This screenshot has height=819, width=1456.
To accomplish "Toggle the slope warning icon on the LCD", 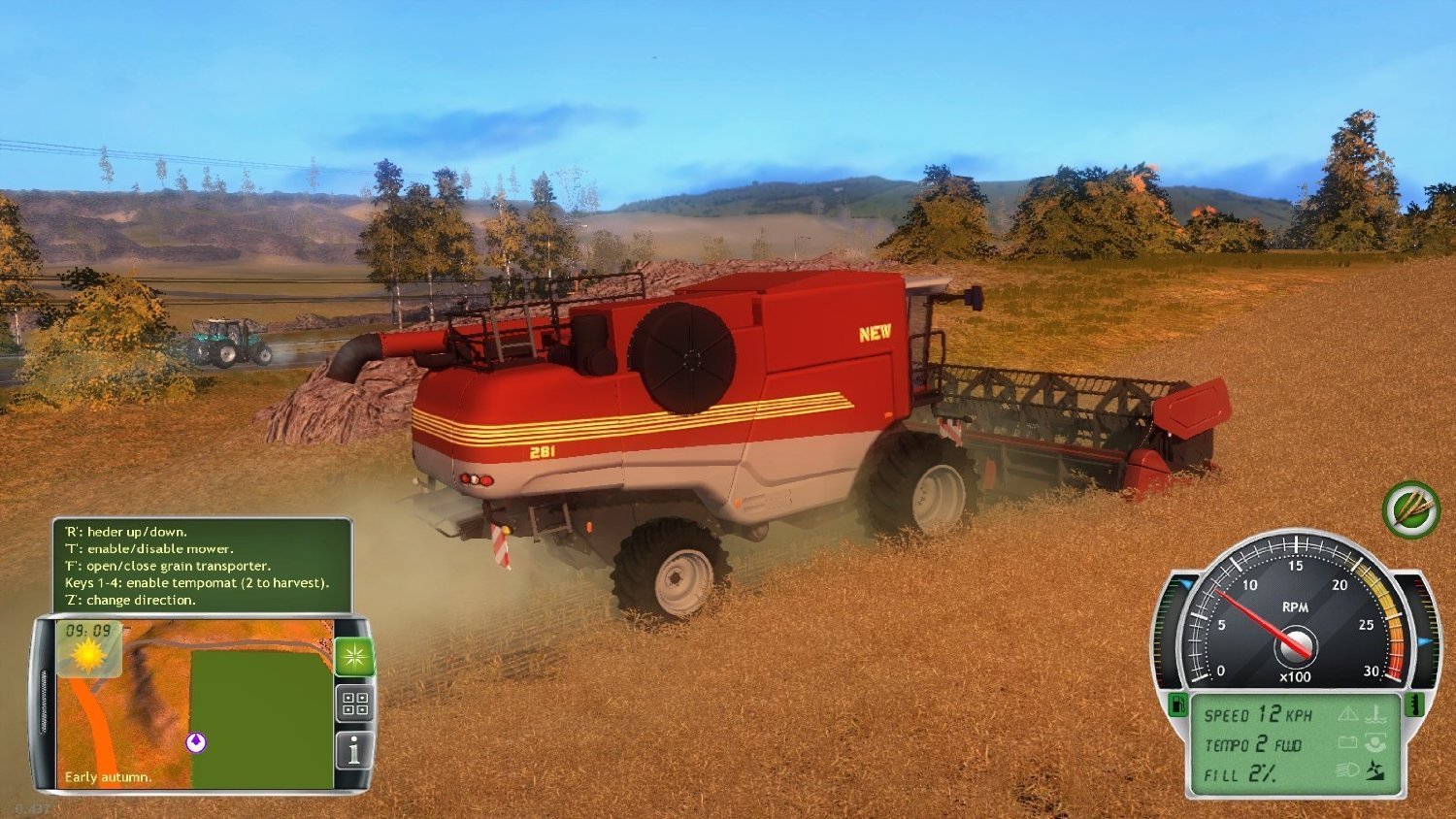I will pos(1377,771).
